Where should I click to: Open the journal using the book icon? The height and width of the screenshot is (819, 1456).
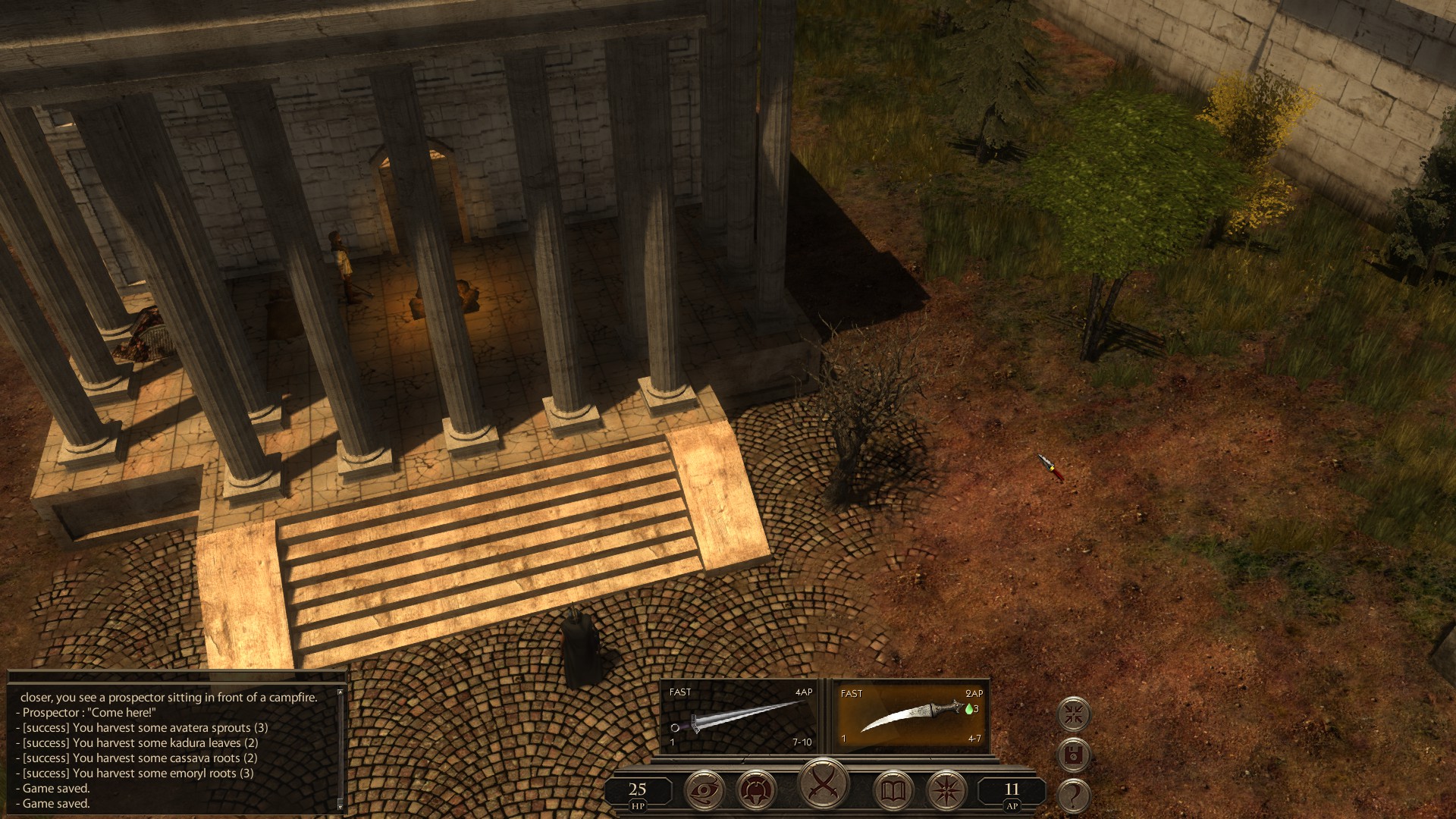(x=895, y=789)
